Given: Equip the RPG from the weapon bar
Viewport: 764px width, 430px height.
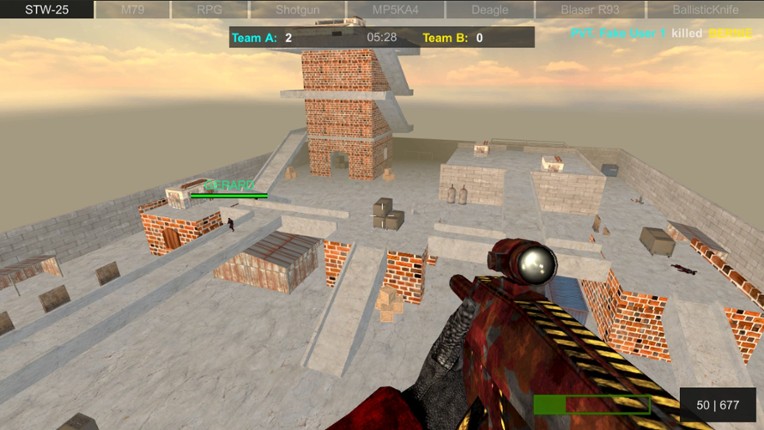Looking at the screenshot, I should [x=209, y=9].
